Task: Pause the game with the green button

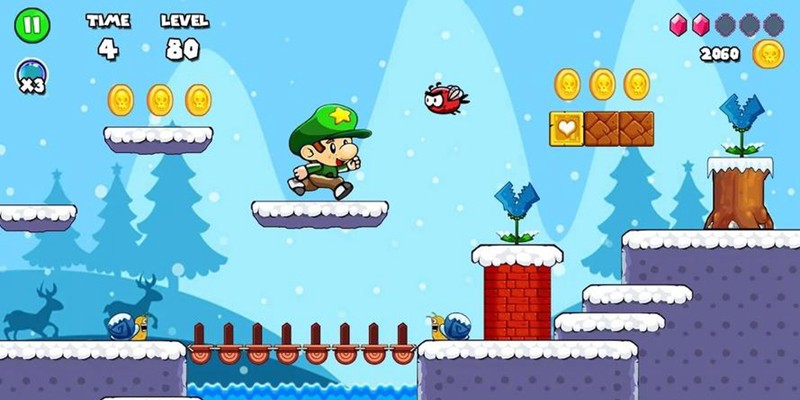Action: click(x=31, y=26)
